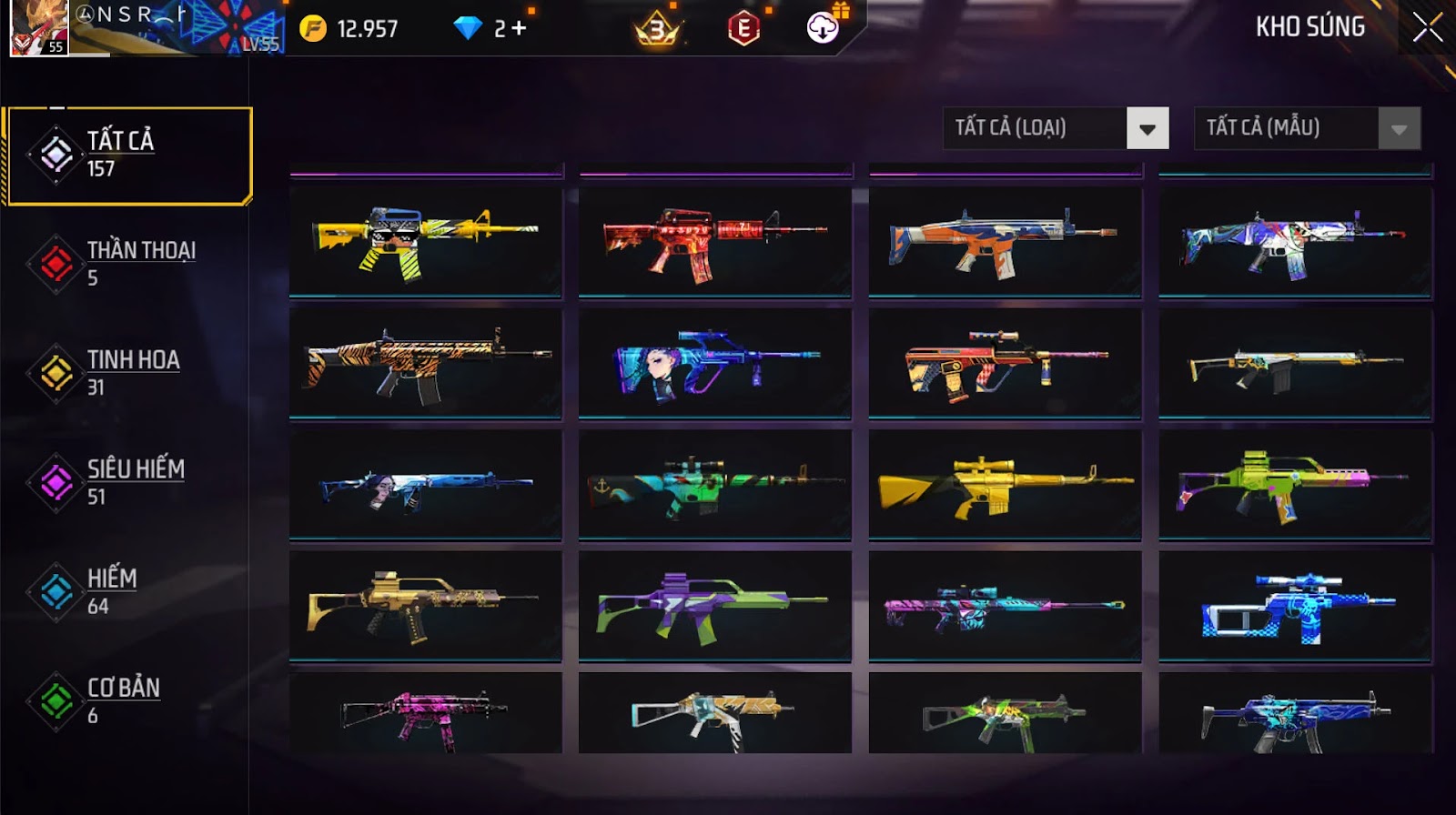The image size is (1456, 815).
Task: Select the Tất Cả category tab
Action: point(128,156)
